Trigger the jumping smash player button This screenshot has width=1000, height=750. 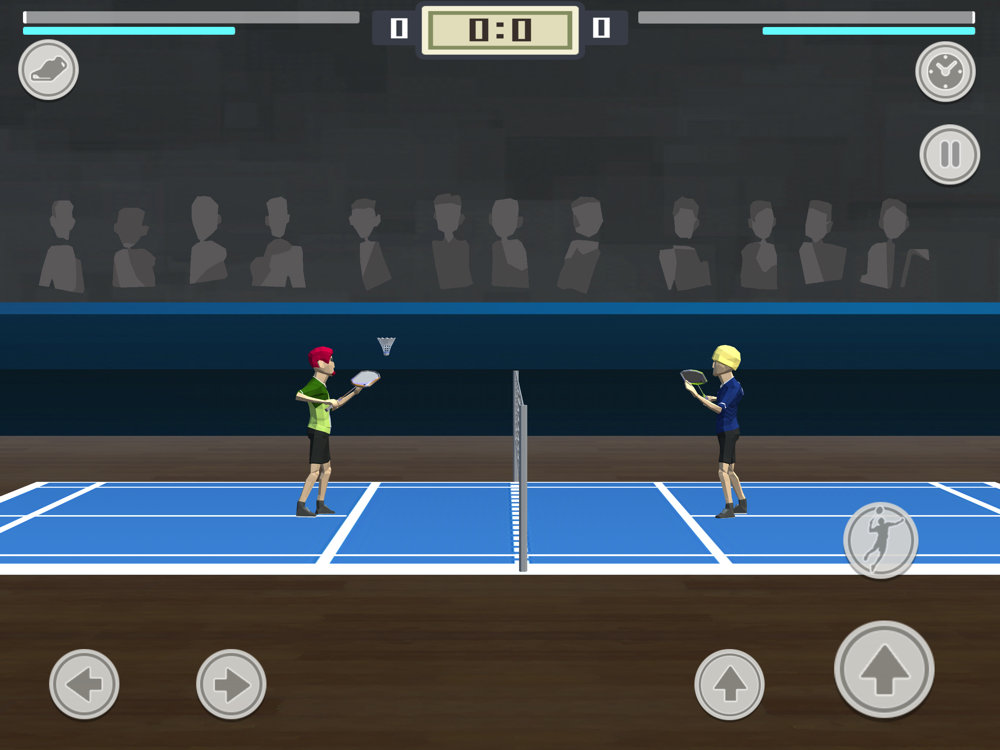[880, 540]
